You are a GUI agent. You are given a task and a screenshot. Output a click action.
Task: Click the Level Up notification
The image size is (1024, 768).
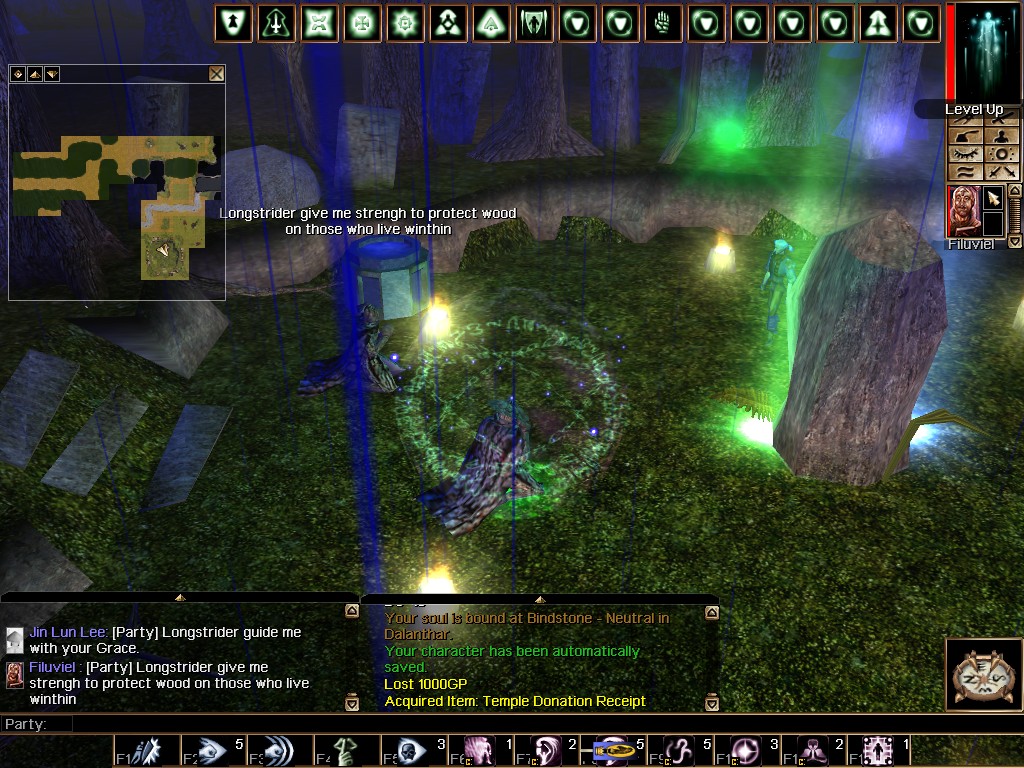(972, 109)
